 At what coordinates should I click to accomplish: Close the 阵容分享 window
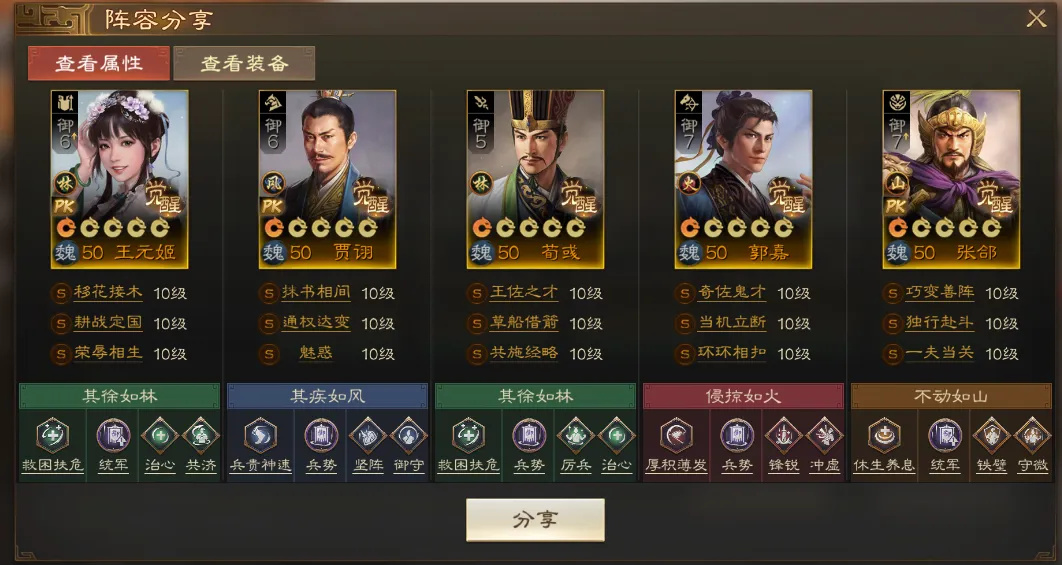click(x=1035, y=18)
